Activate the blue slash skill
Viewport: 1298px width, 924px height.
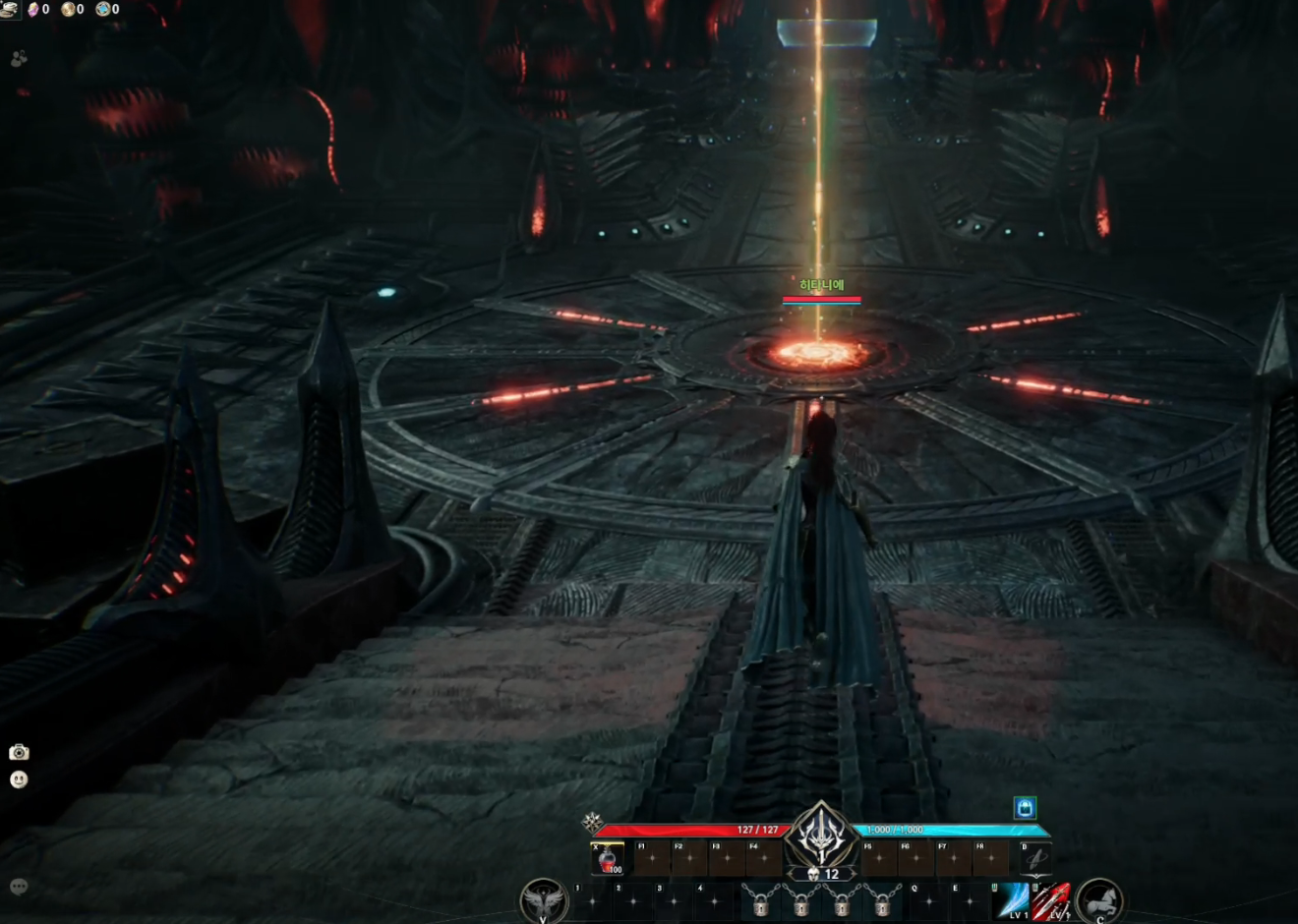coord(1012,899)
